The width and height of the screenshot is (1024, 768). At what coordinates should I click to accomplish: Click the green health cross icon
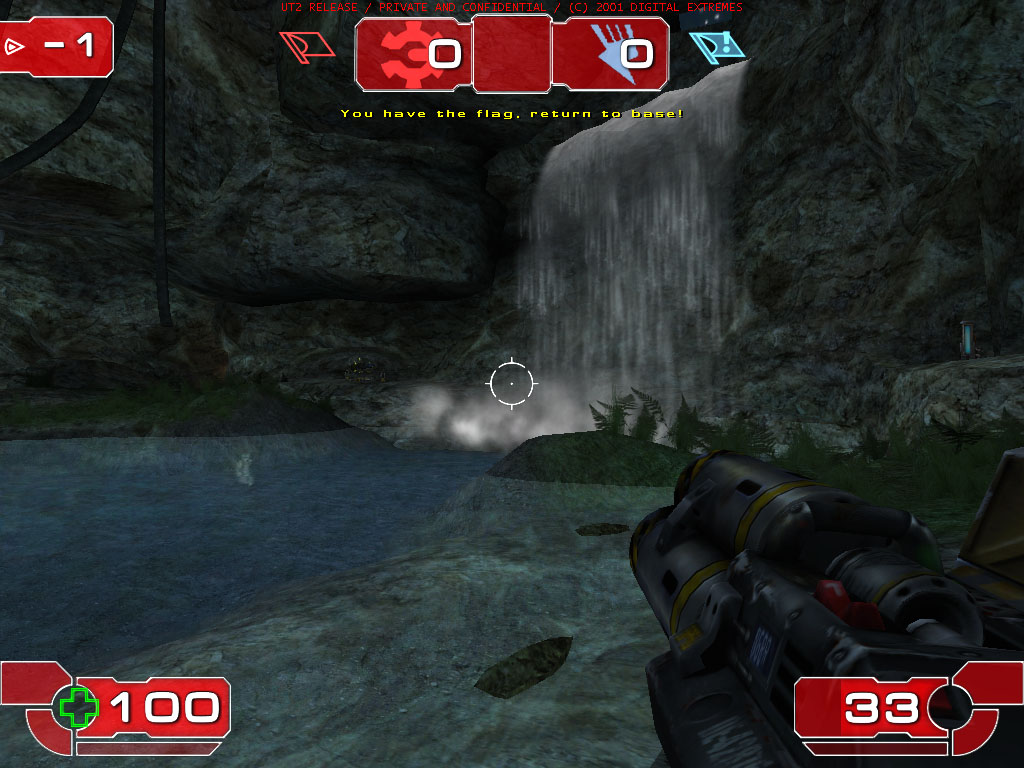78,707
